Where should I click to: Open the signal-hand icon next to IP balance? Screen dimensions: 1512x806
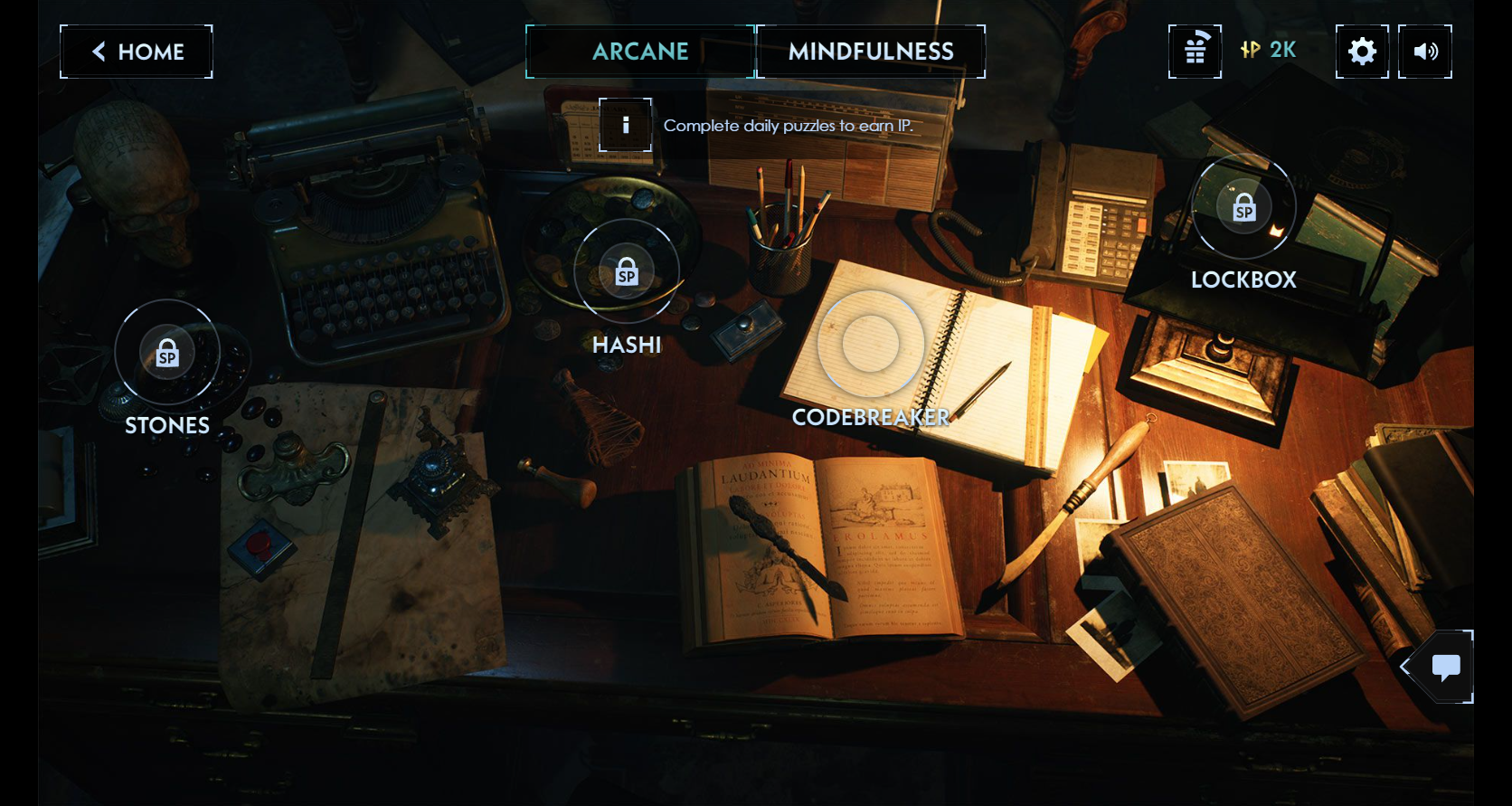pos(1195,52)
